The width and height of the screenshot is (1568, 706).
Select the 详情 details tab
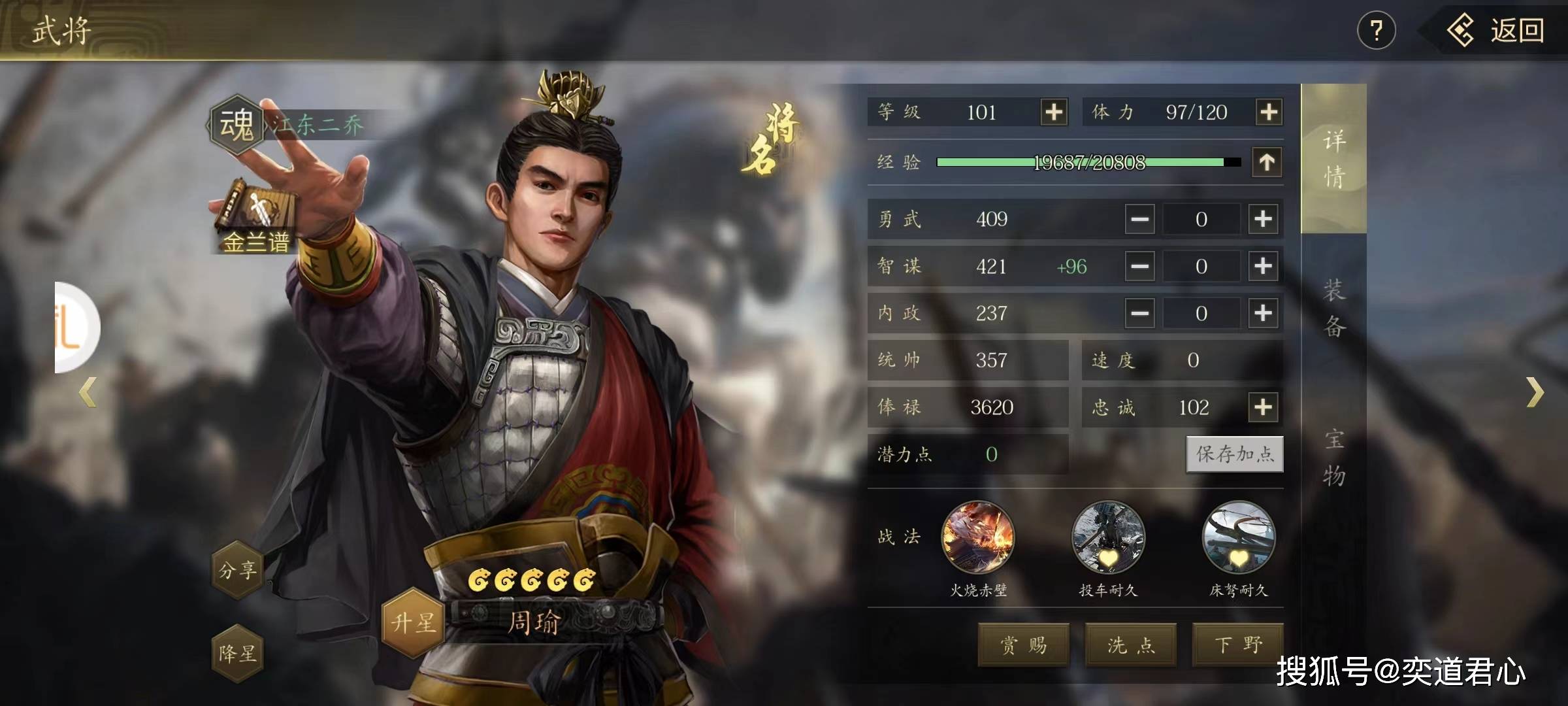pos(1333,159)
